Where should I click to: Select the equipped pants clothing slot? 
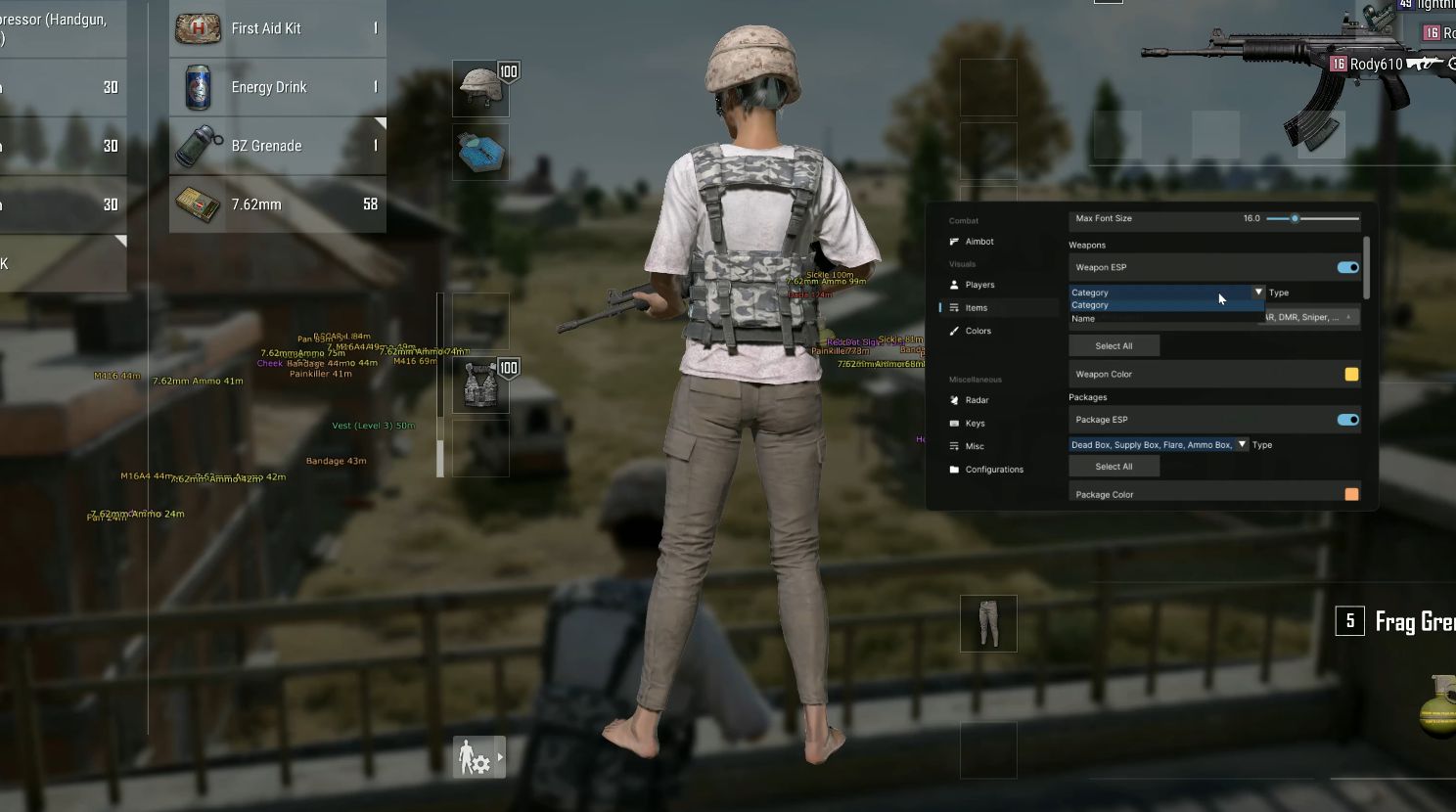988,623
